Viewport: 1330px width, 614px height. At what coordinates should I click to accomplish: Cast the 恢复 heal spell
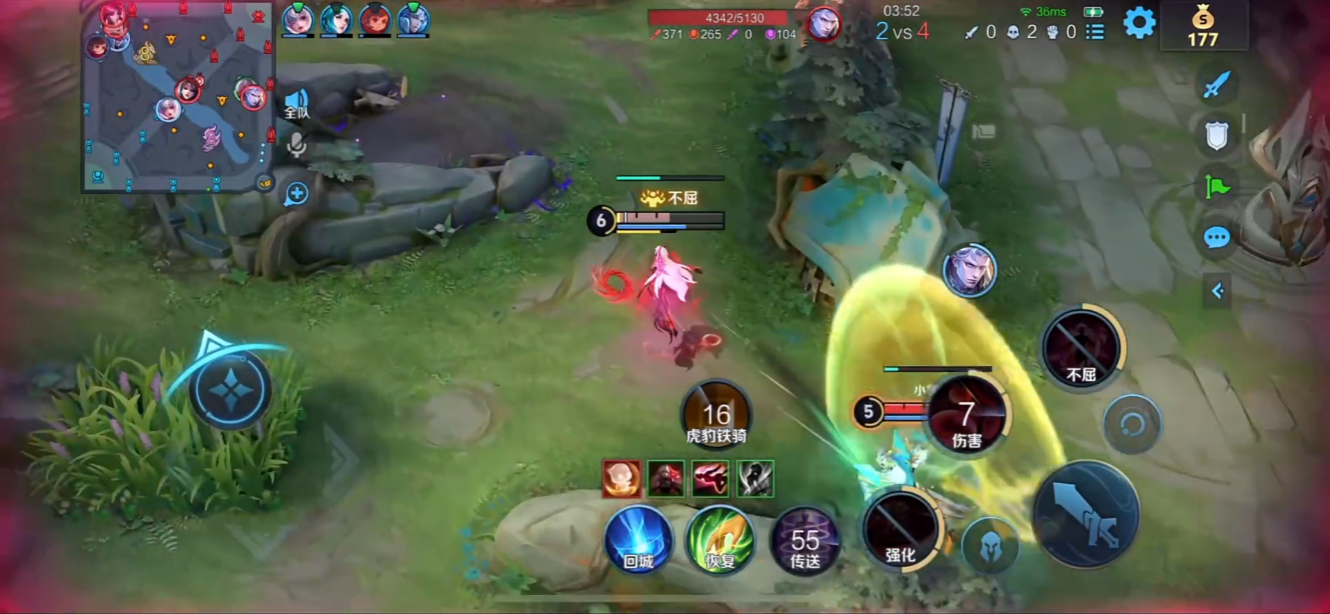coord(720,541)
